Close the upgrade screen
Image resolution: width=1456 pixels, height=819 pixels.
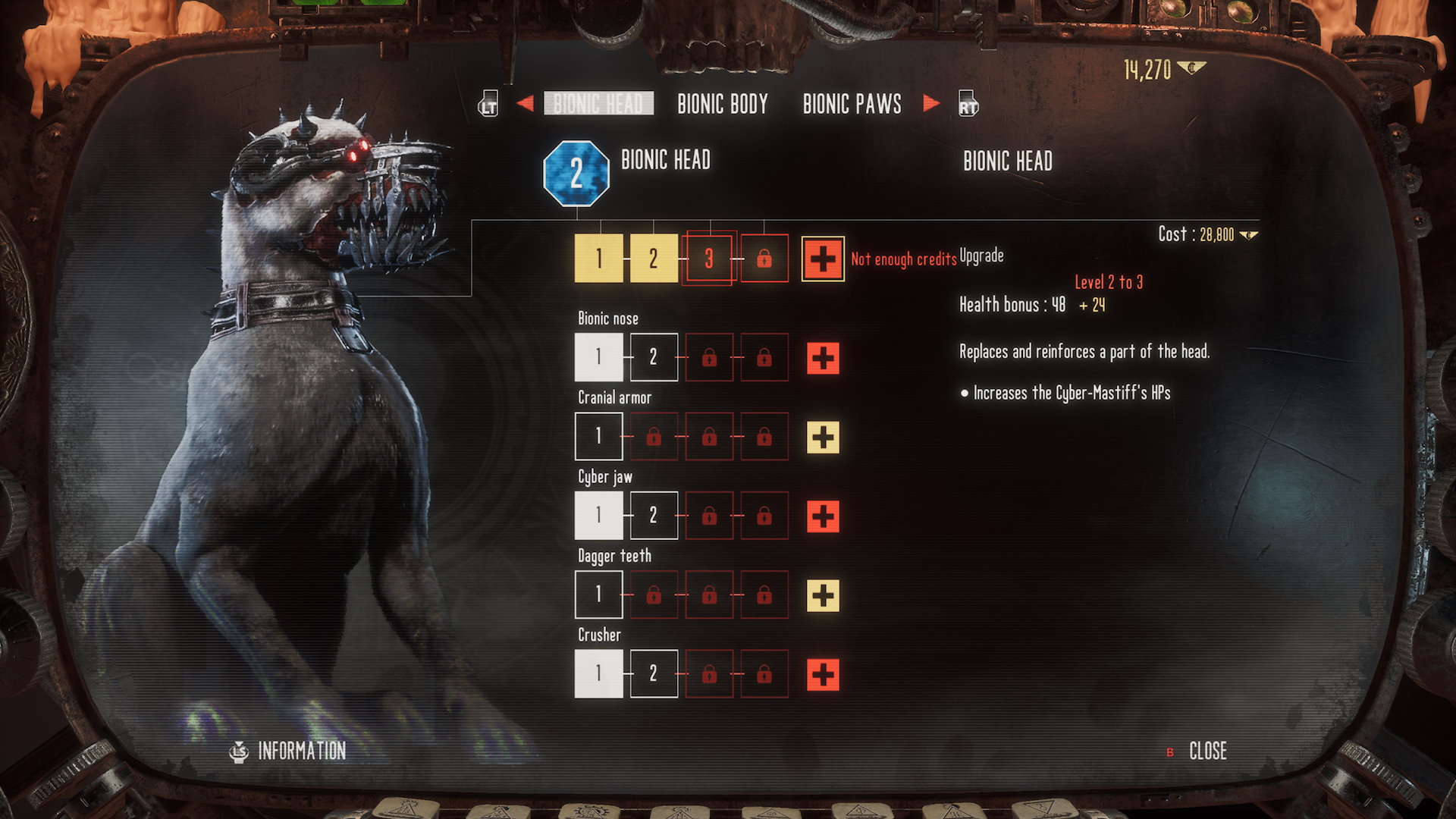(1207, 751)
